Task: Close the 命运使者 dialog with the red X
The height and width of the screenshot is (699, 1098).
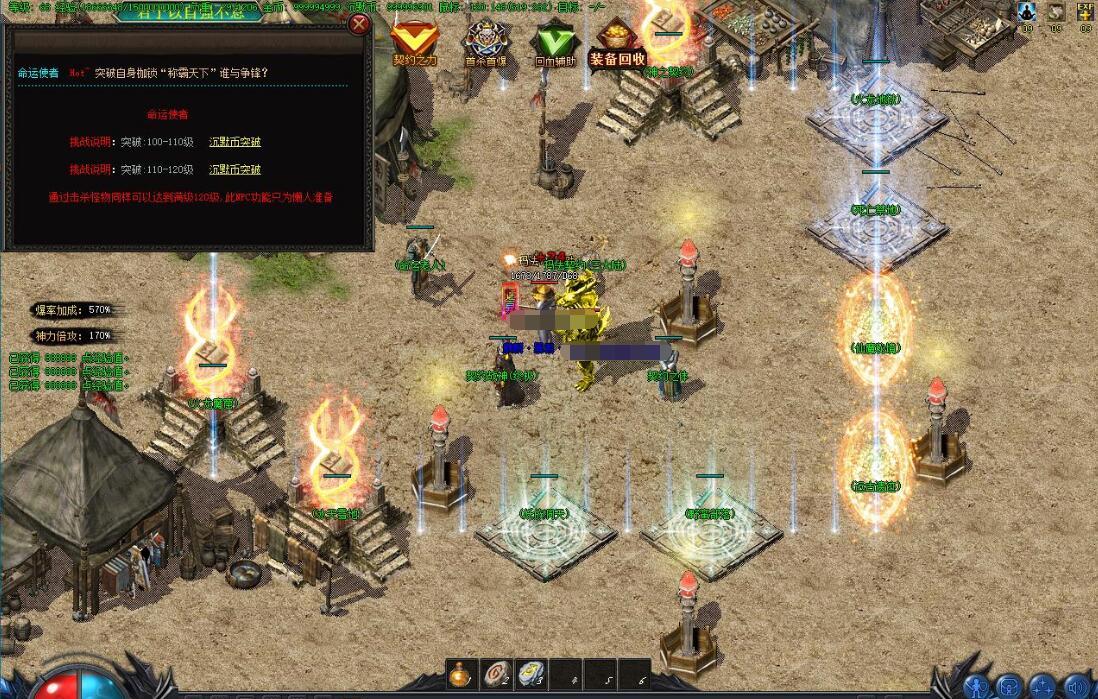Action: click(x=358, y=24)
